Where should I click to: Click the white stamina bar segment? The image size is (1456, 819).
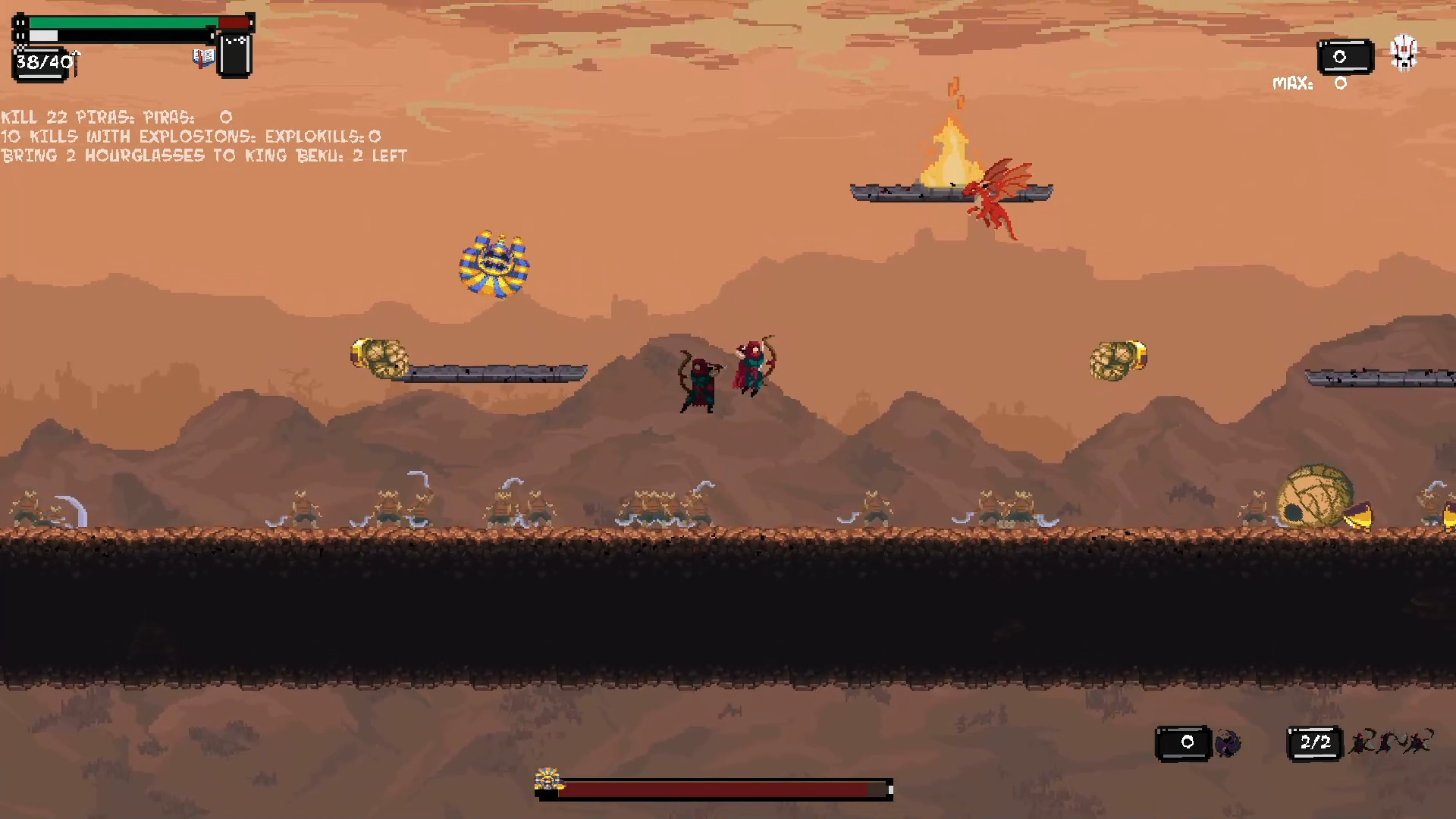pos(45,35)
